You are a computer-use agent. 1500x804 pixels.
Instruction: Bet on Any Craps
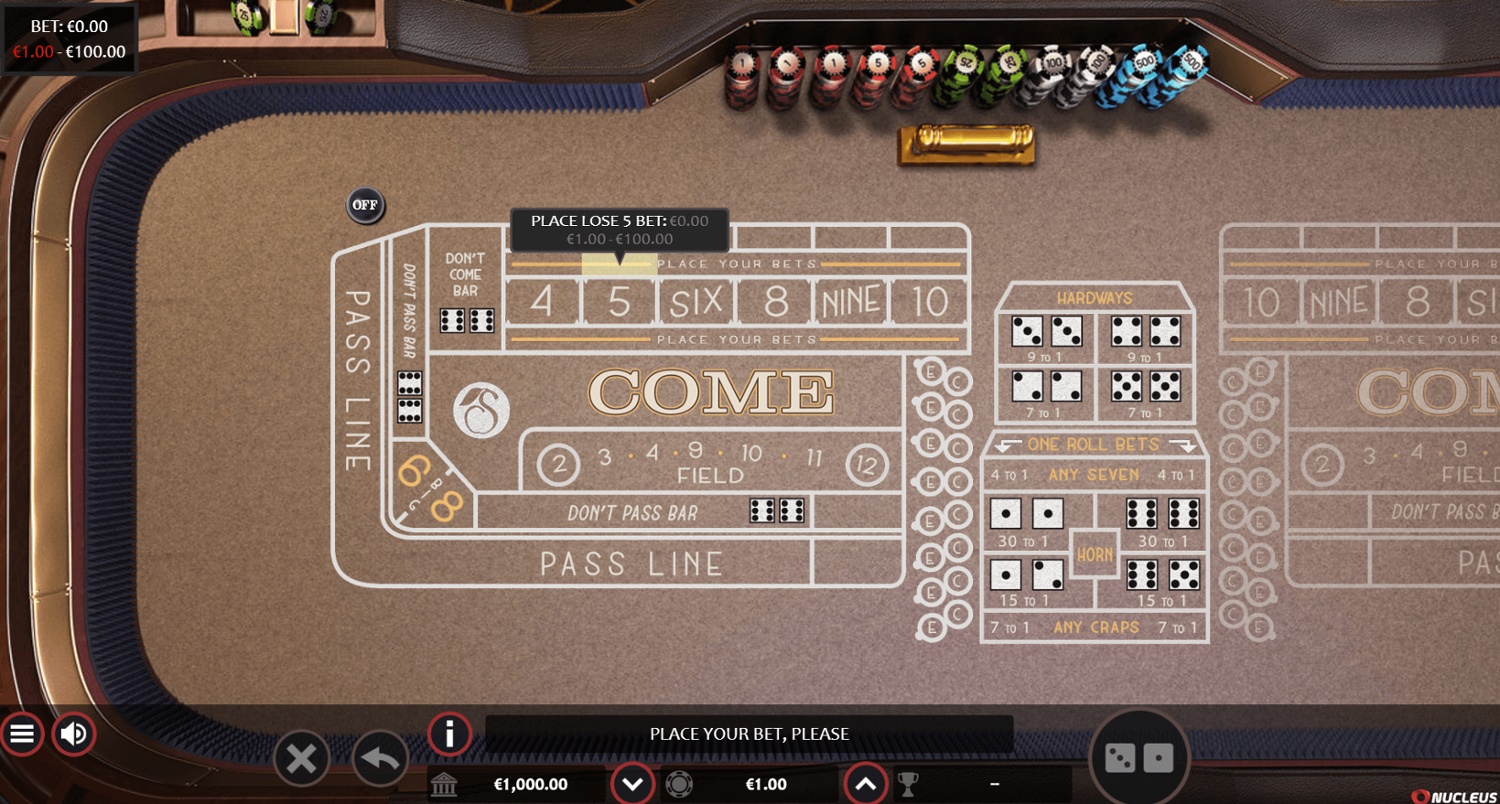pyautogui.click(x=1094, y=628)
